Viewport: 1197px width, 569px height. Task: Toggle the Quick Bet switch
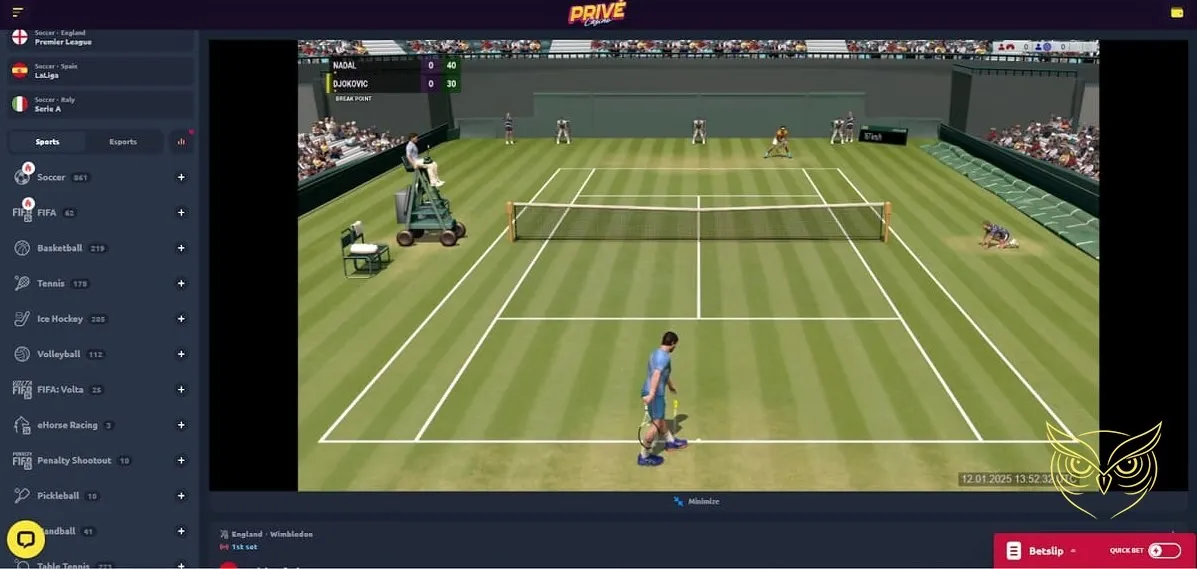coord(1163,550)
